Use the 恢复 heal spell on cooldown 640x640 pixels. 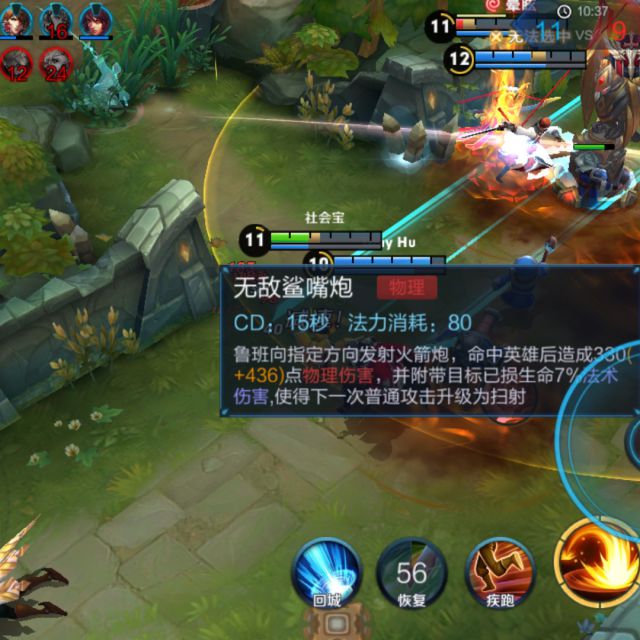tap(411, 573)
